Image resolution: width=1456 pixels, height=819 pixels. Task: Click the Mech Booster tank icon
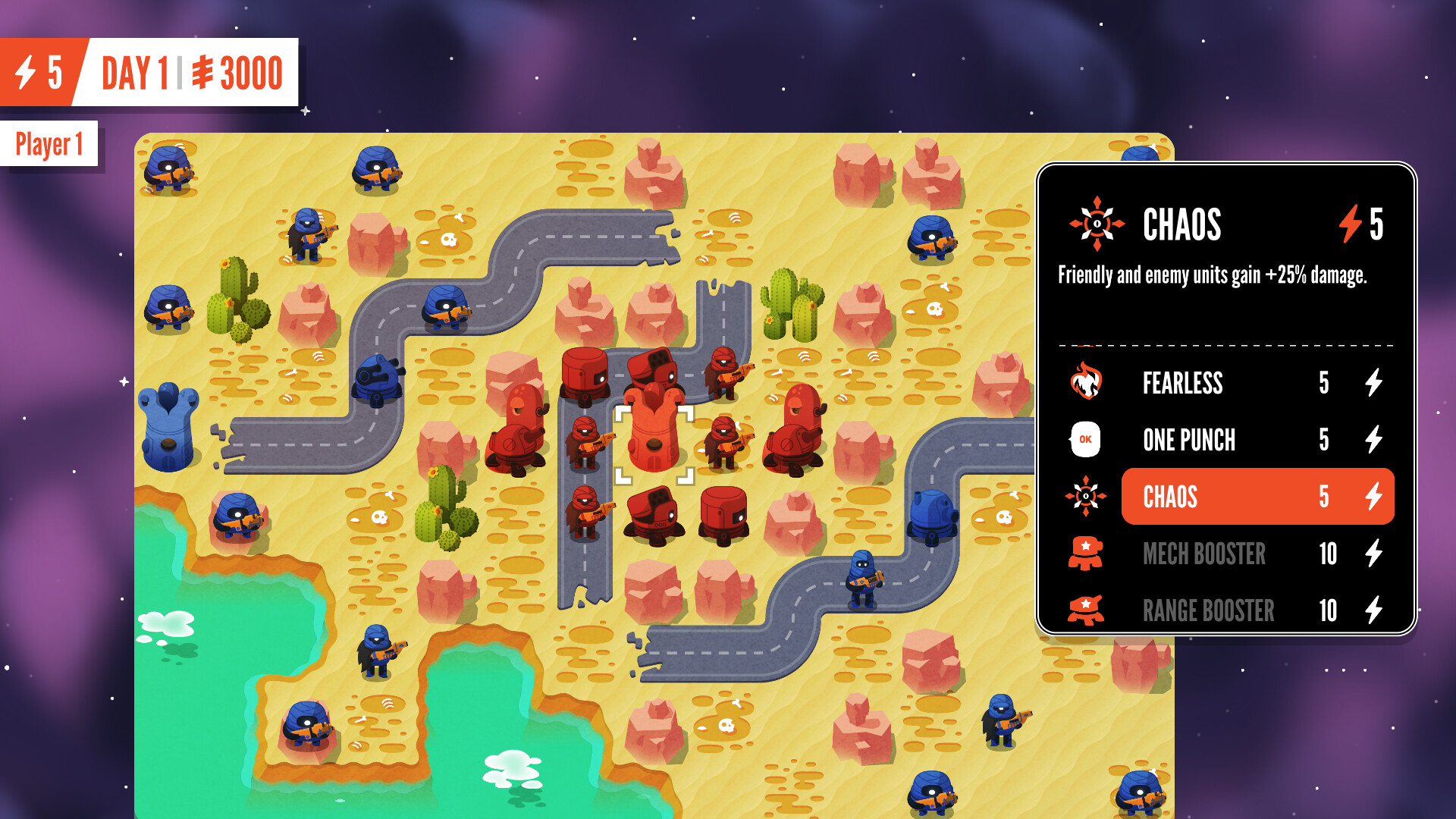coord(1087,554)
